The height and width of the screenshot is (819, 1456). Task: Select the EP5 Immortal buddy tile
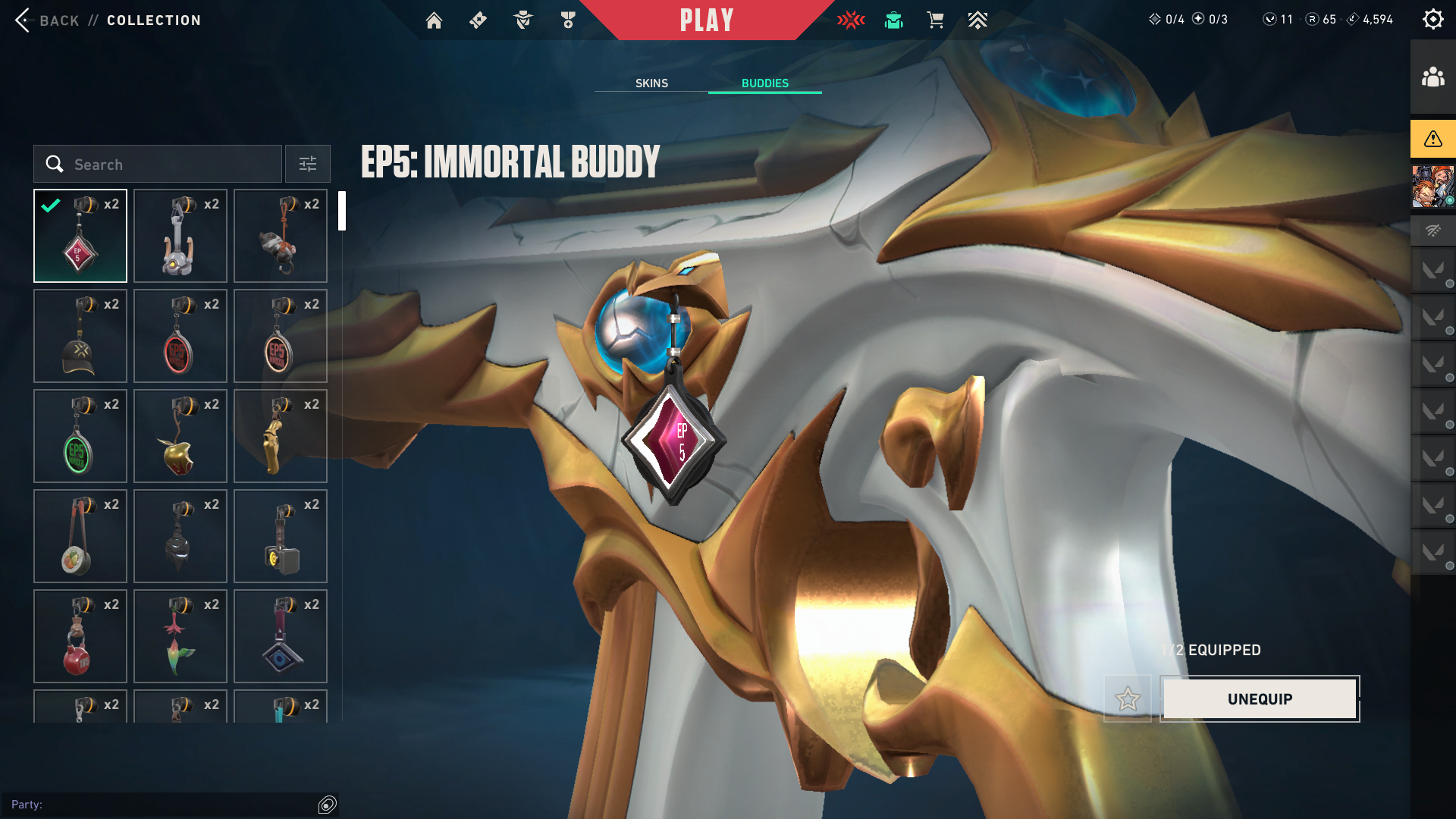pos(80,236)
